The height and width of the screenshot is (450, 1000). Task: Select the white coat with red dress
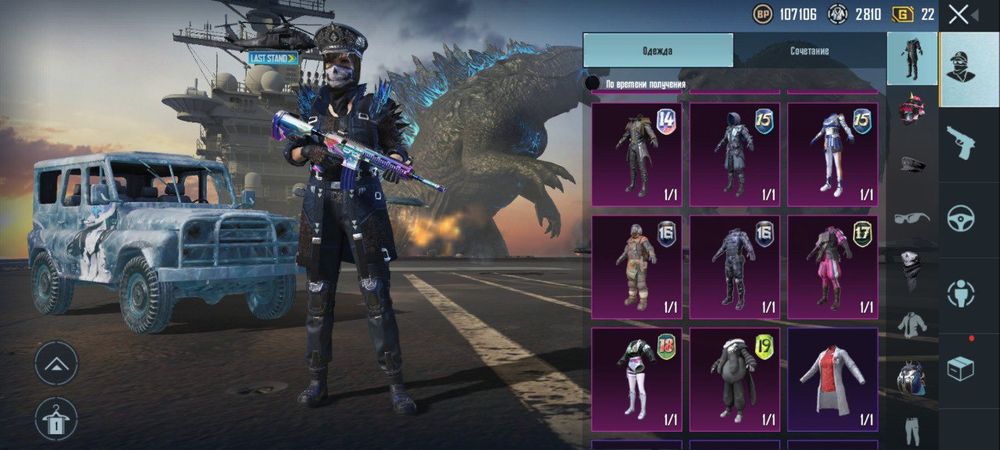tap(832, 375)
